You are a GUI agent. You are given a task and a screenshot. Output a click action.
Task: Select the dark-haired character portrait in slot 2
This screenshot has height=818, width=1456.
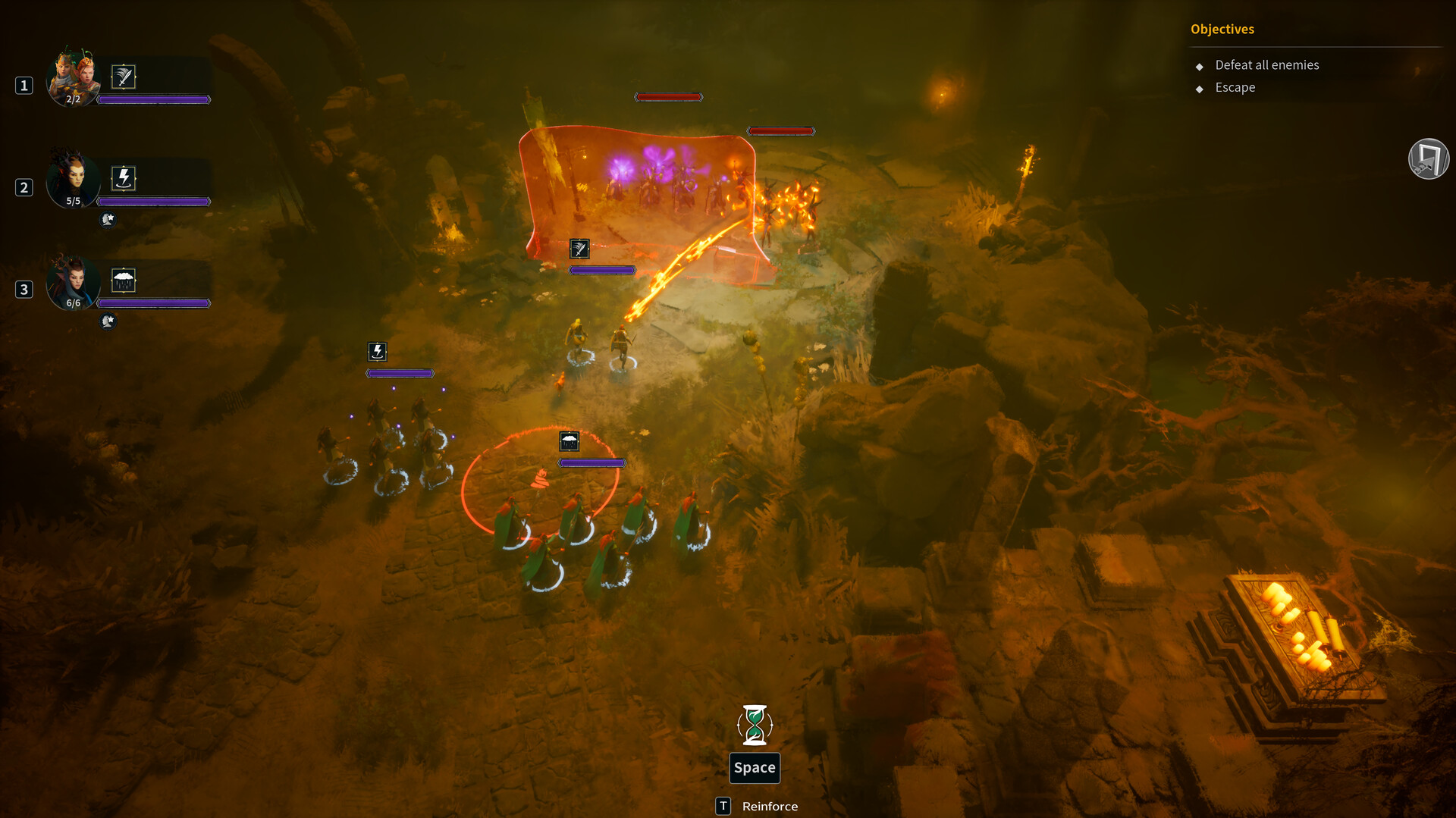(73, 180)
